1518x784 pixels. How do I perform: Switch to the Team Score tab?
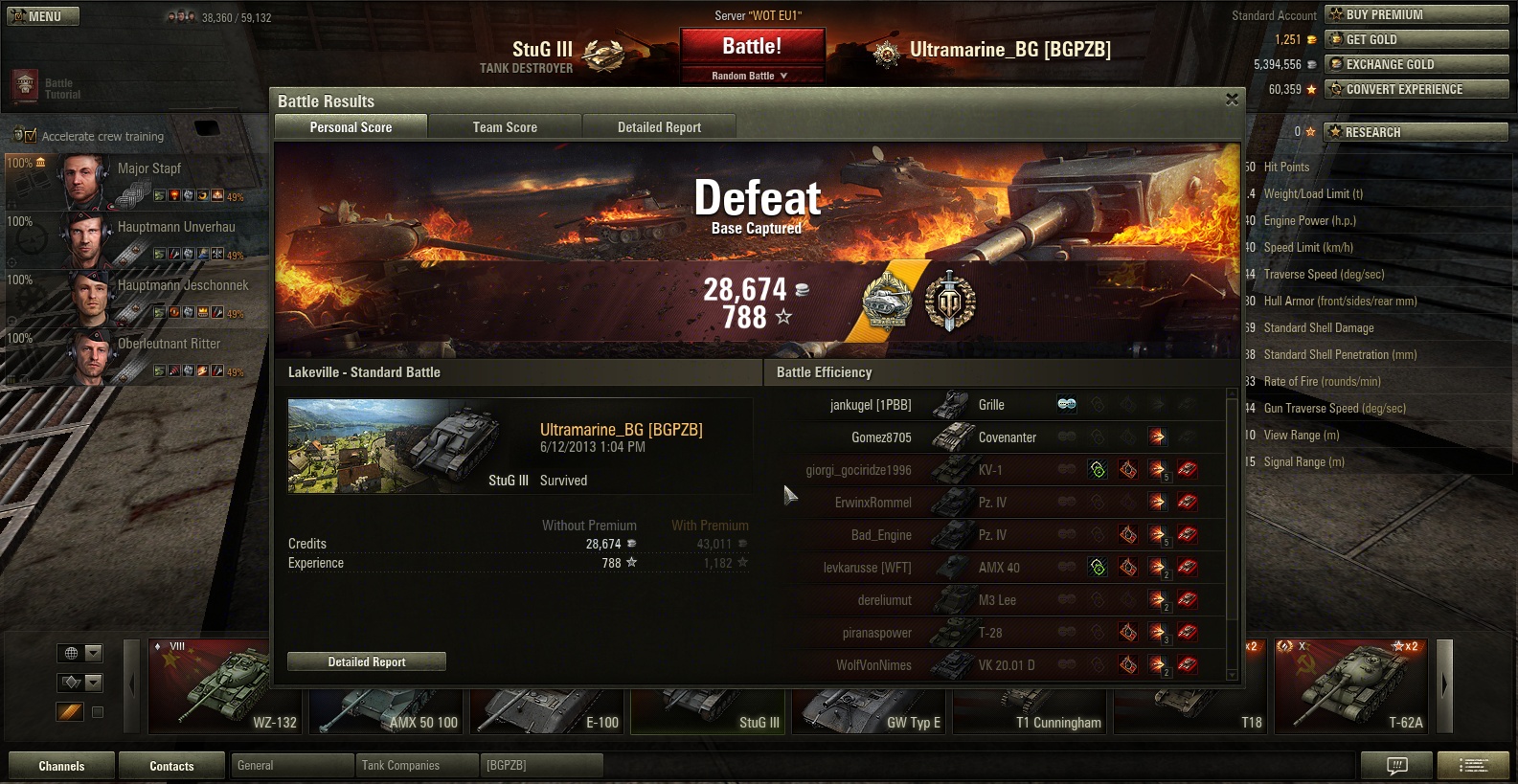pos(505,127)
